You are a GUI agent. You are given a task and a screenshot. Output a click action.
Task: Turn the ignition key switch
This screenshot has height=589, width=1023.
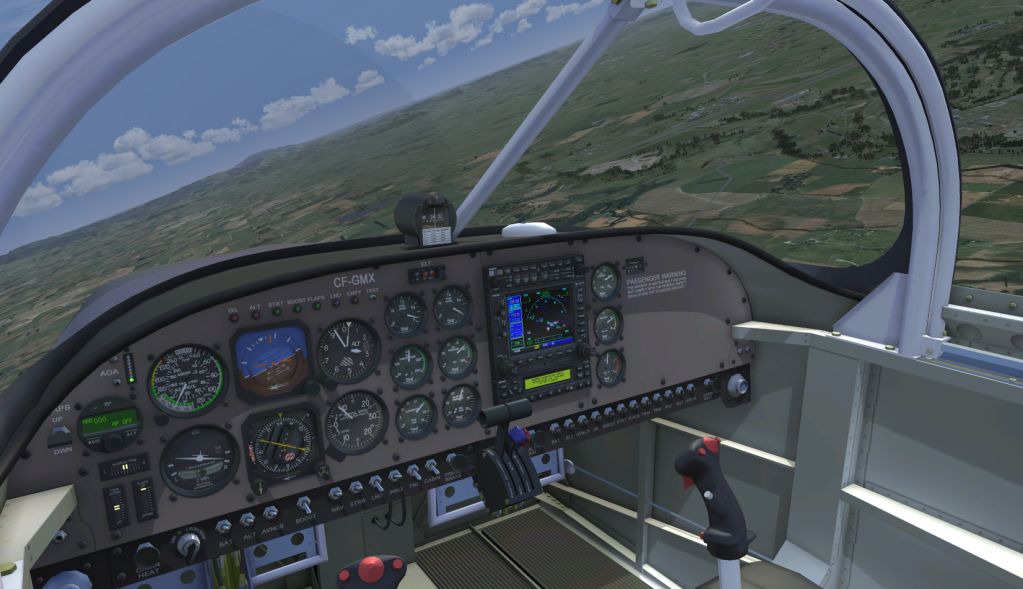187,543
